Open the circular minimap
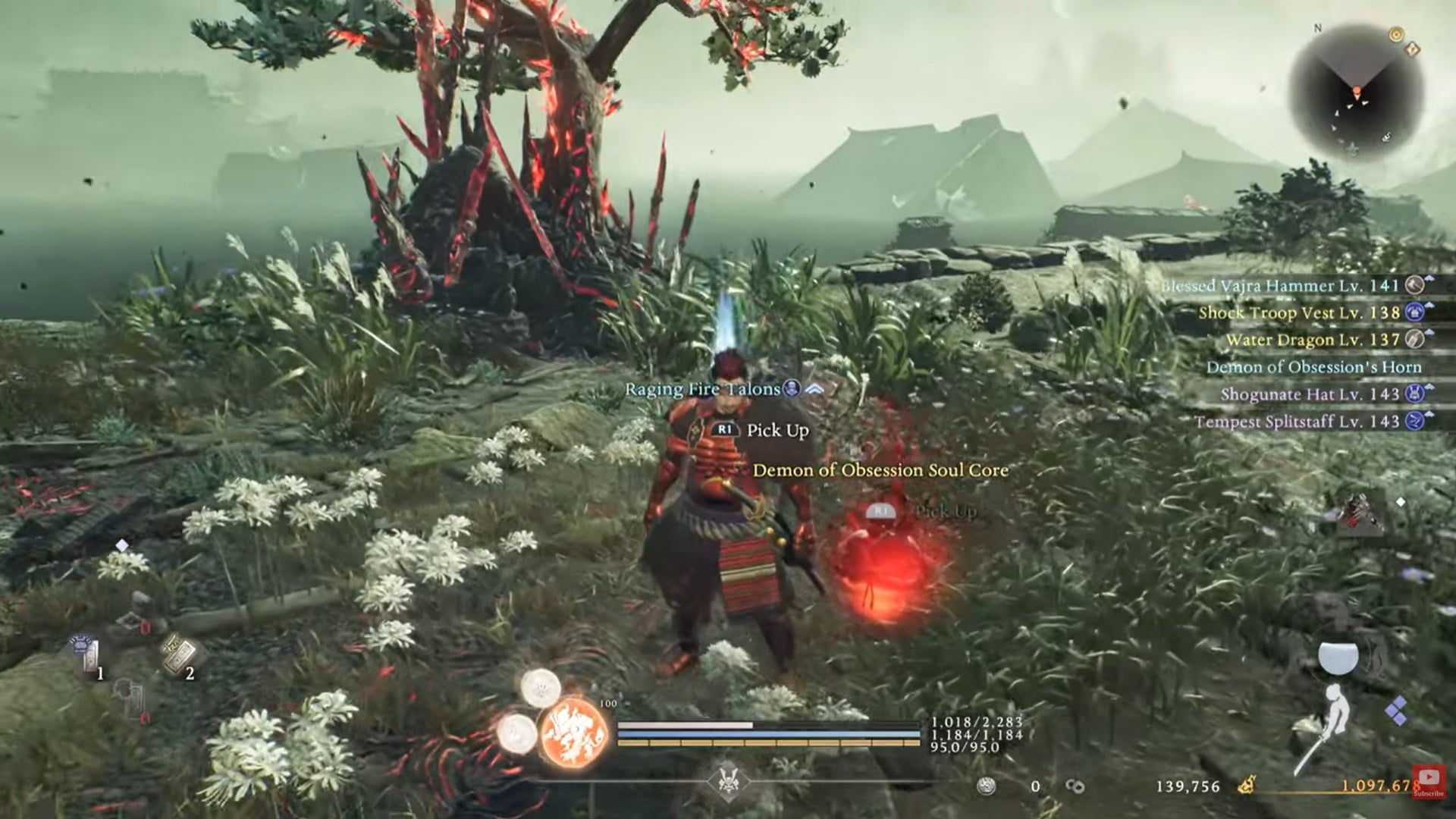This screenshot has height=819, width=1456. click(1356, 91)
